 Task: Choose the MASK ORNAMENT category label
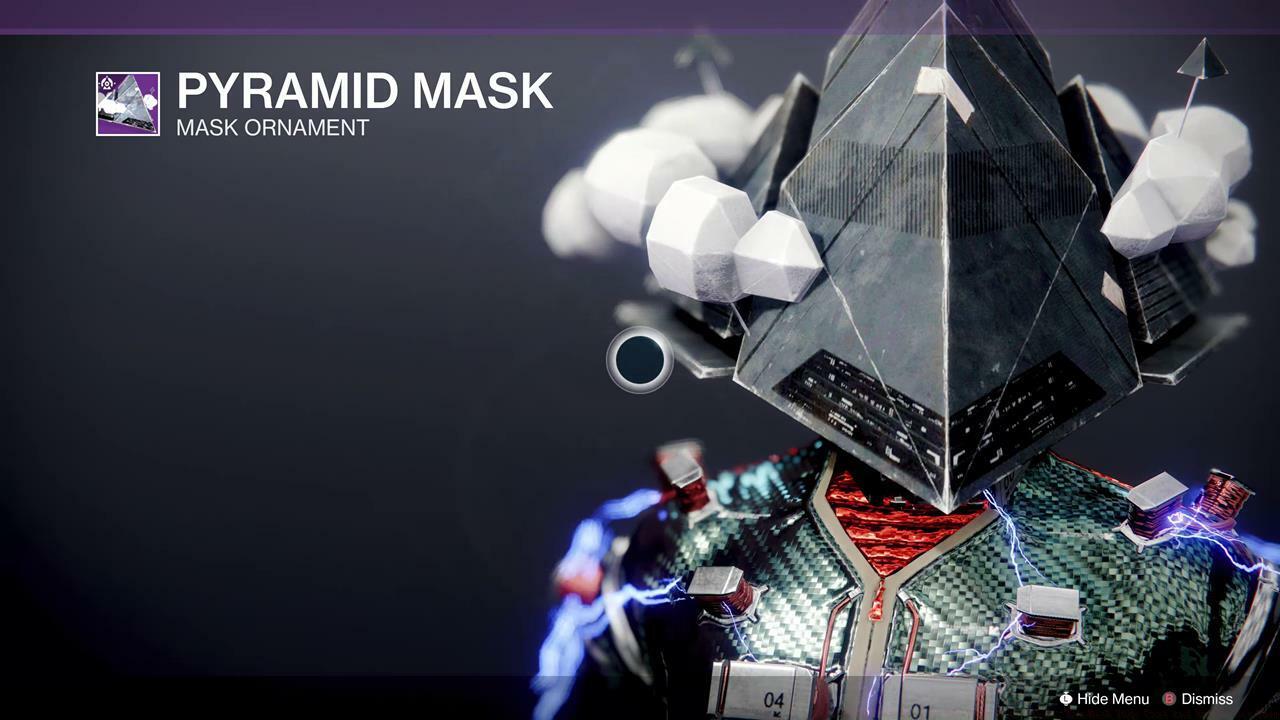point(272,128)
